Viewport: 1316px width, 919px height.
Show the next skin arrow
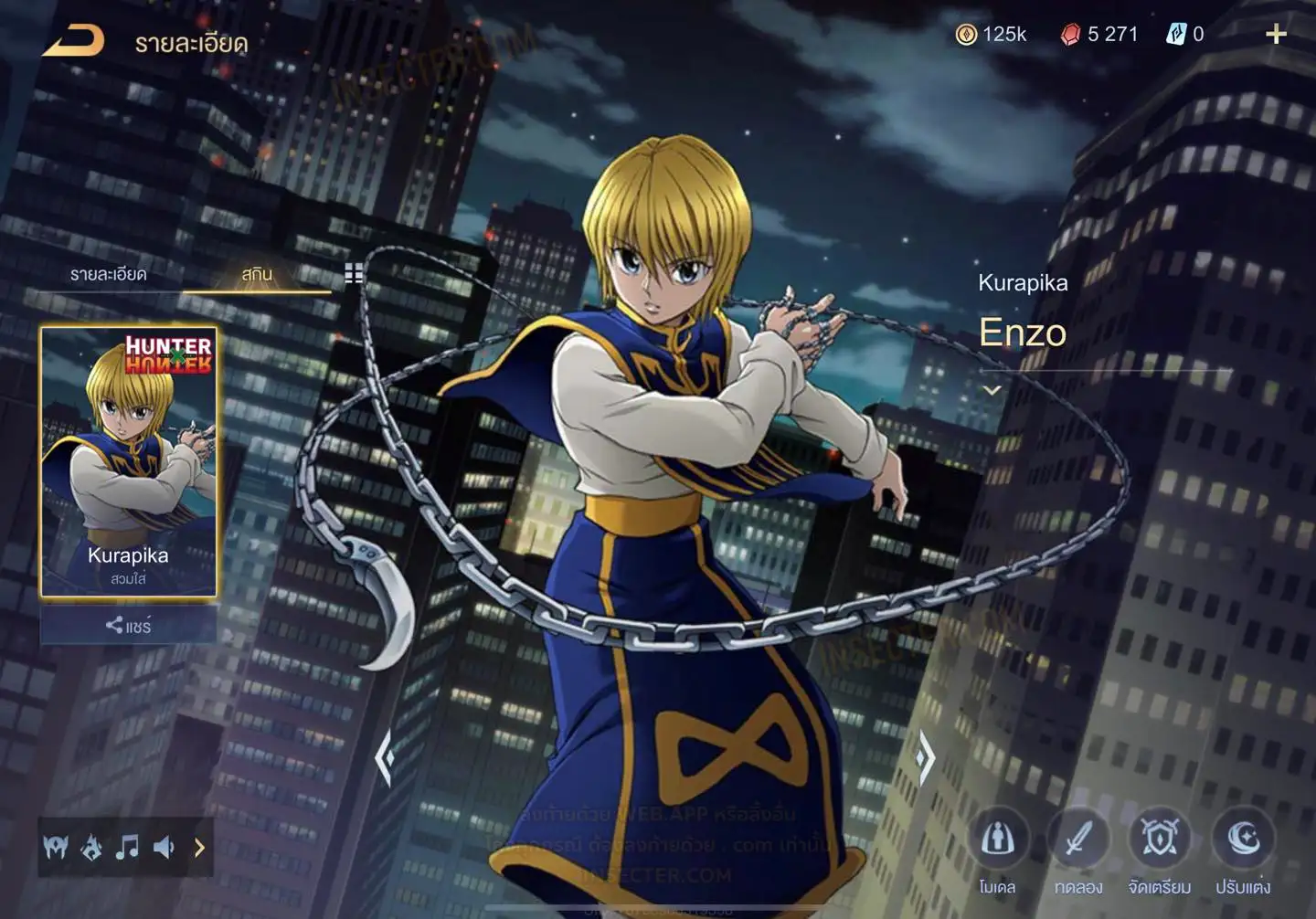(925, 757)
